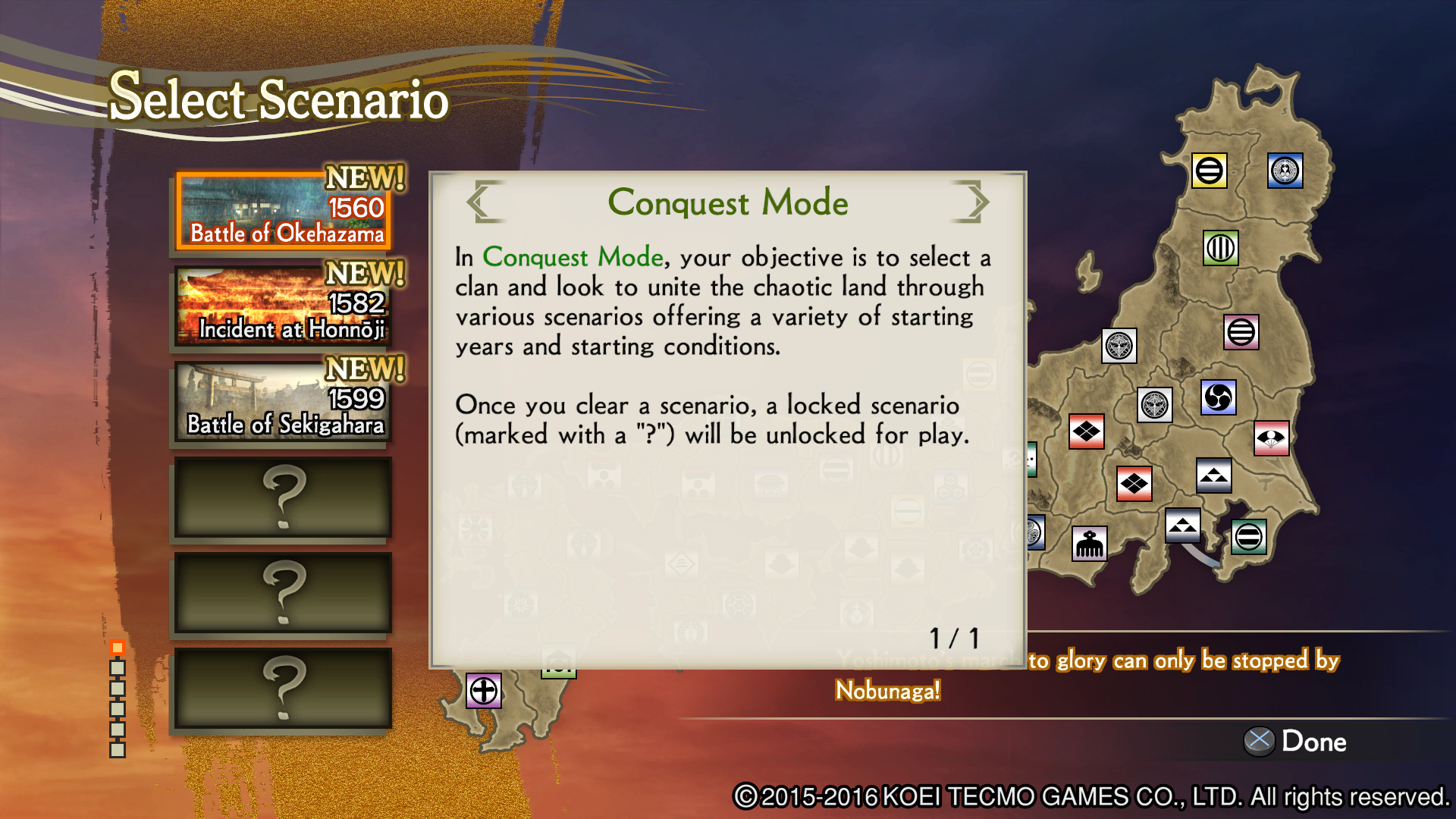1456x819 pixels.
Task: Select the Battle of Okehazama 1560 scenario
Action: [282, 211]
